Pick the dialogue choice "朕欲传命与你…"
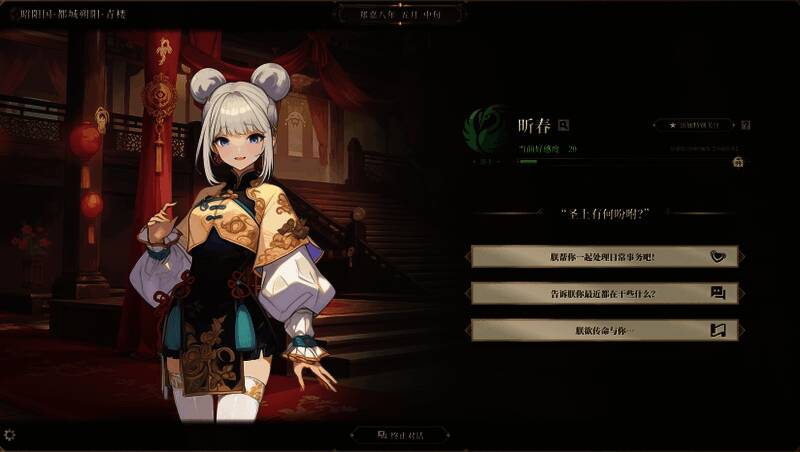 pos(605,330)
